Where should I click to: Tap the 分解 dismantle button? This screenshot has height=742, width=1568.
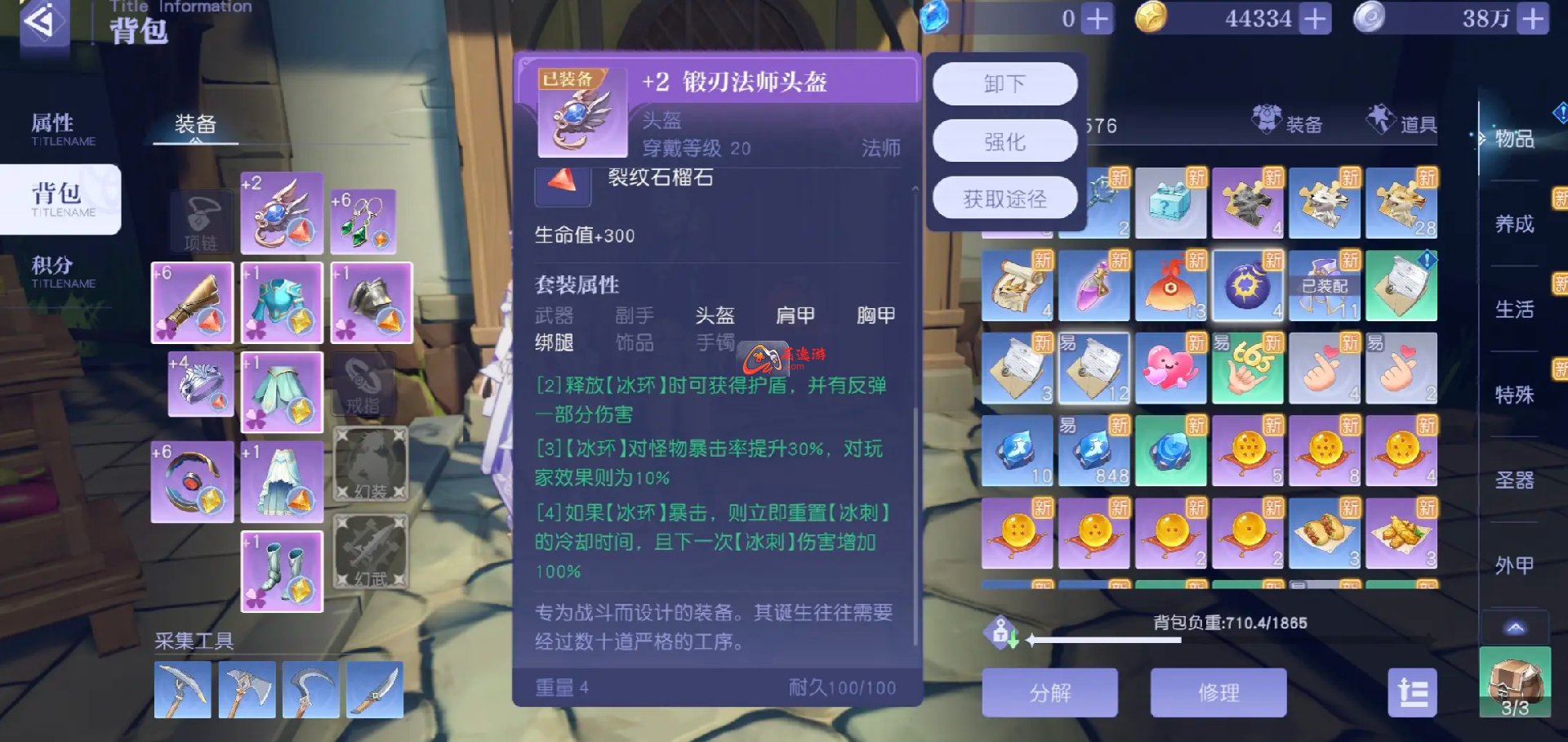pyautogui.click(x=1049, y=693)
